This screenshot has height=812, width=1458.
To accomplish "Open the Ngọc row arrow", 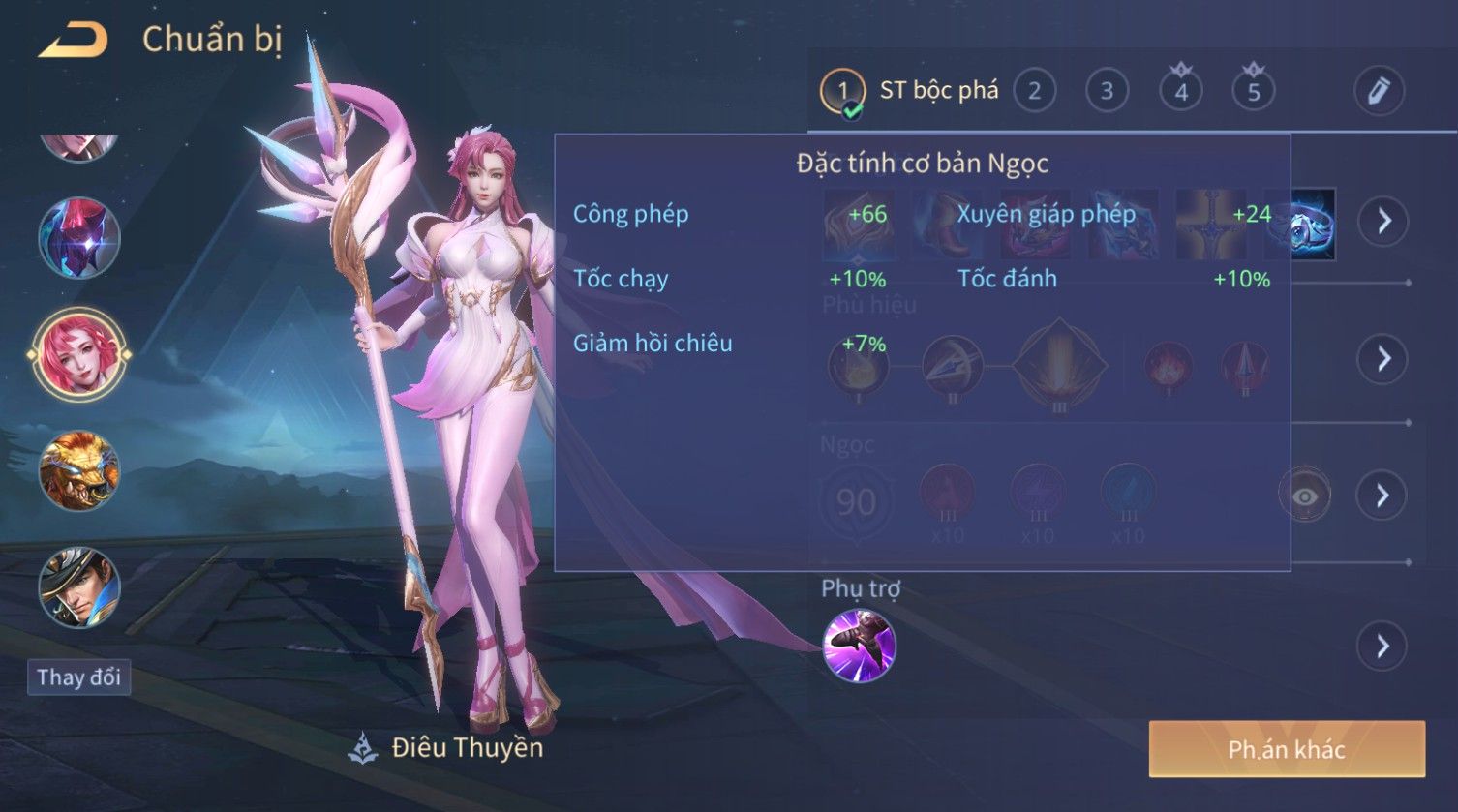I will (1382, 496).
